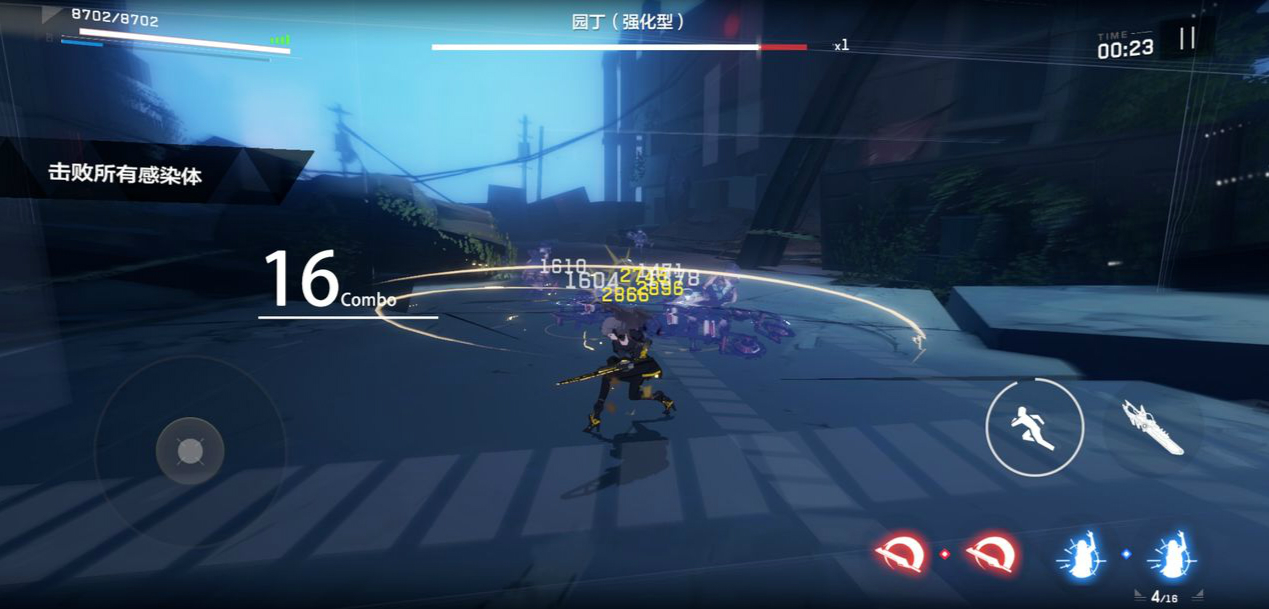This screenshot has width=1269, height=609.
Task: Tap the virtual joystick knob
Action: click(190, 452)
